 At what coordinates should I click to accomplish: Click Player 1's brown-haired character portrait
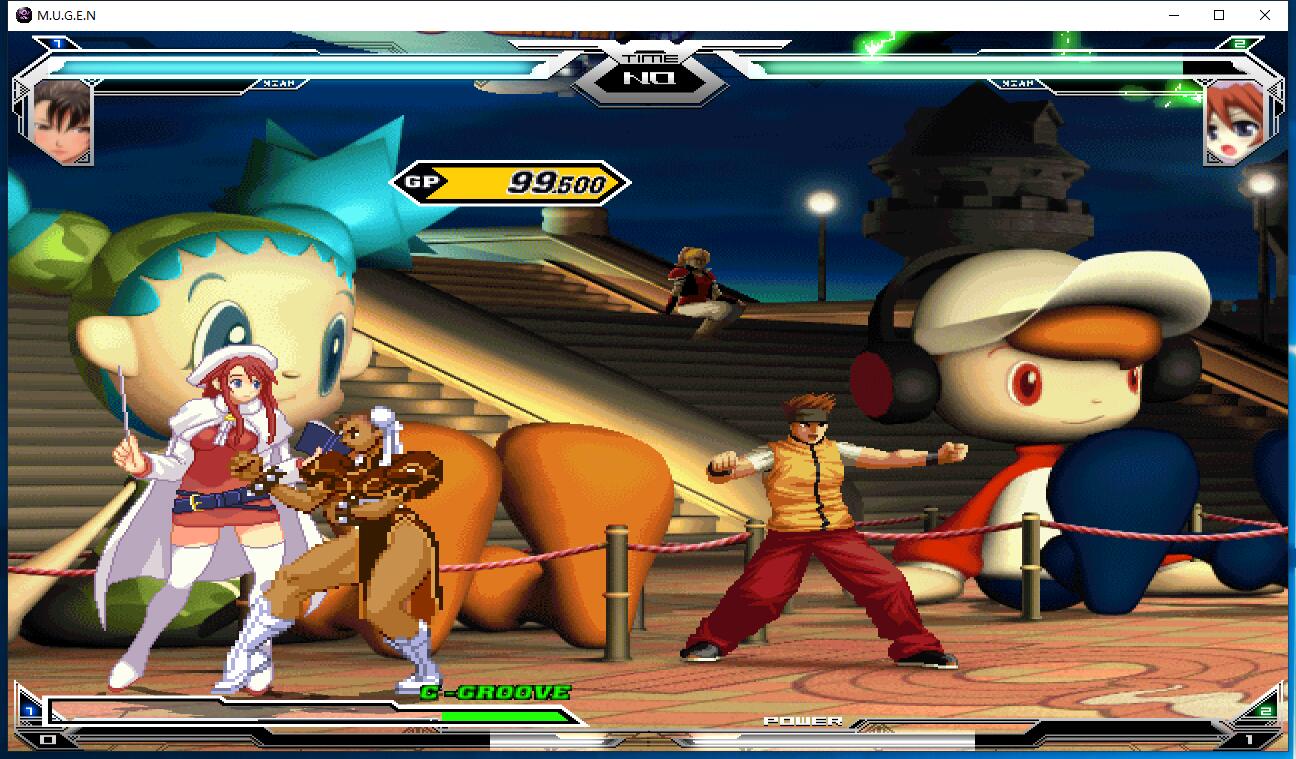pyautogui.click(x=62, y=122)
